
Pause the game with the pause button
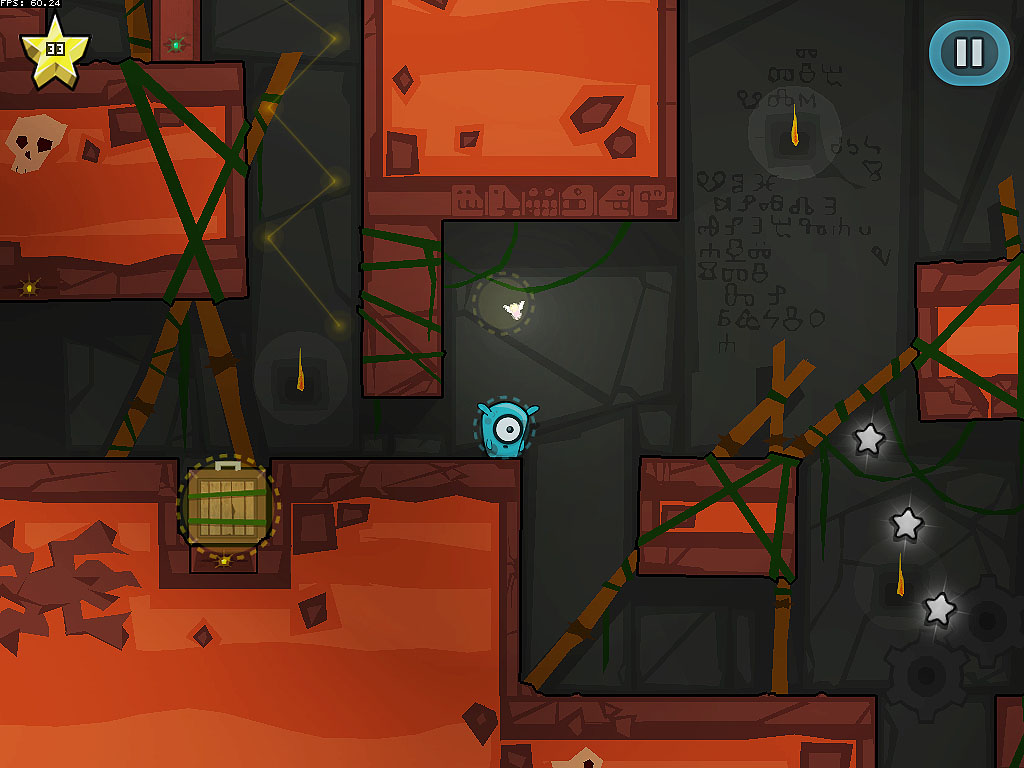[x=968, y=52]
